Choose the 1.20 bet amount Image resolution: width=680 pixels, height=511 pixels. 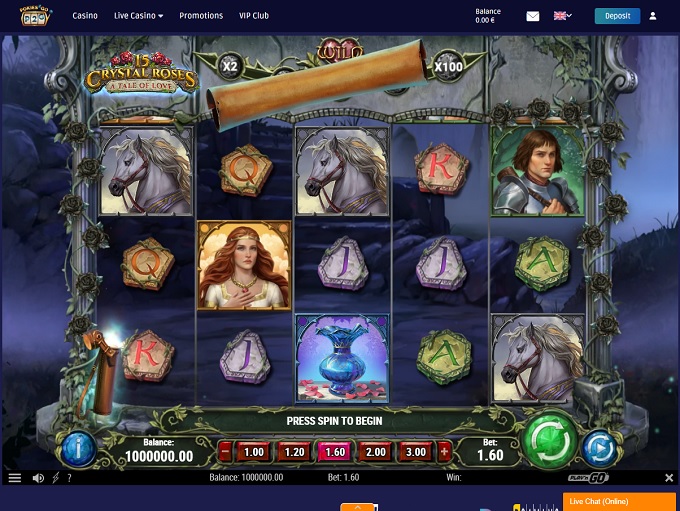[296, 451]
